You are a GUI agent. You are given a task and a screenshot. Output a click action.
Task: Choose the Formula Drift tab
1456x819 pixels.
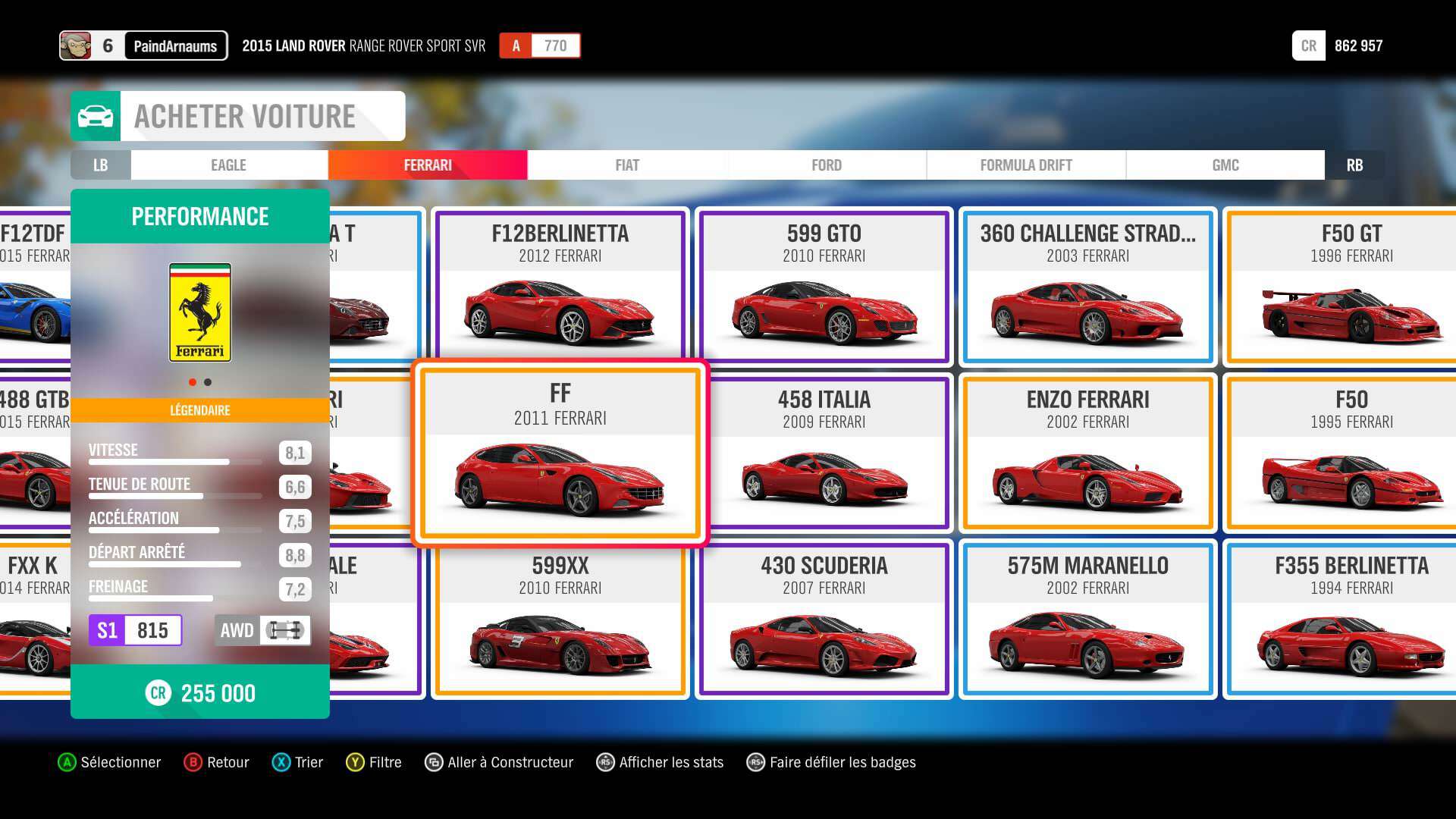pyautogui.click(x=1025, y=165)
